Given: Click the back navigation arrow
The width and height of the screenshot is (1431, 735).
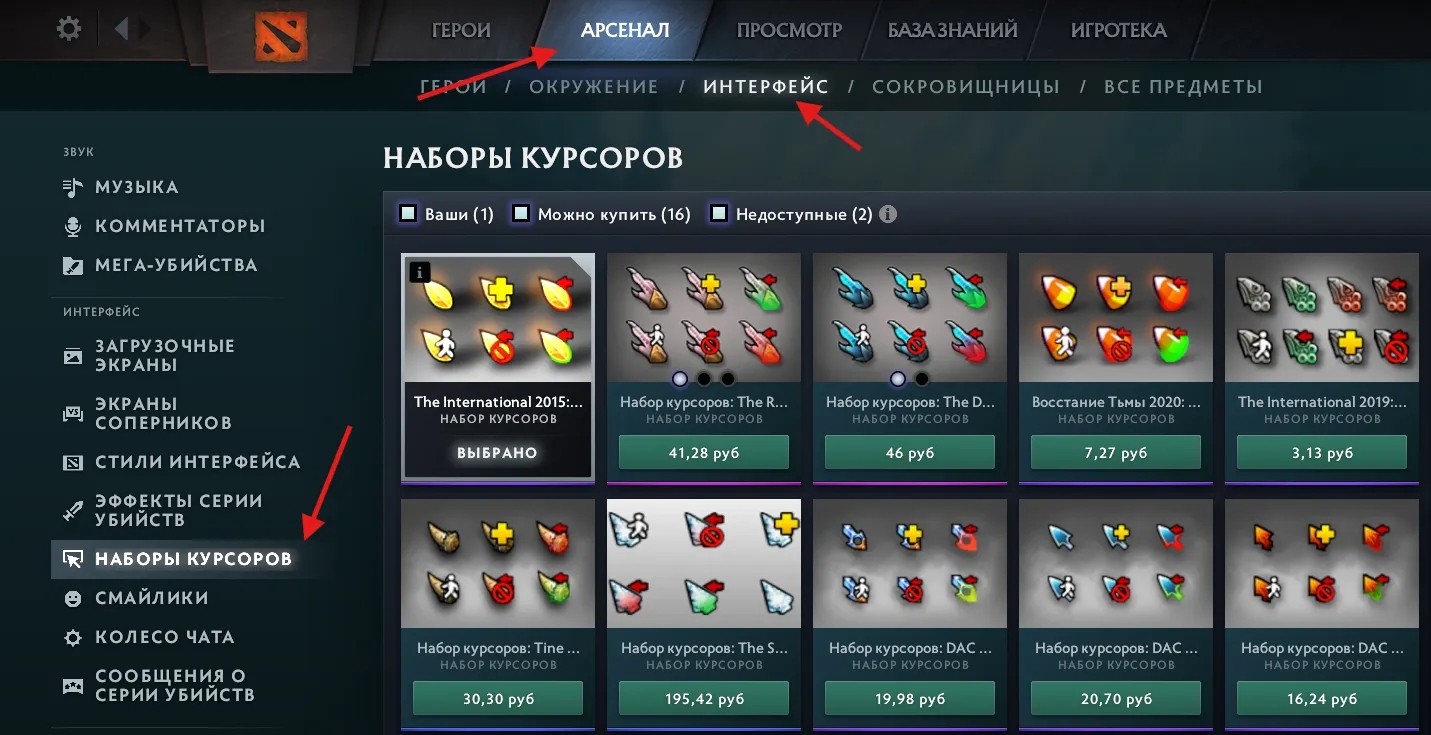Looking at the screenshot, I should click(123, 28).
